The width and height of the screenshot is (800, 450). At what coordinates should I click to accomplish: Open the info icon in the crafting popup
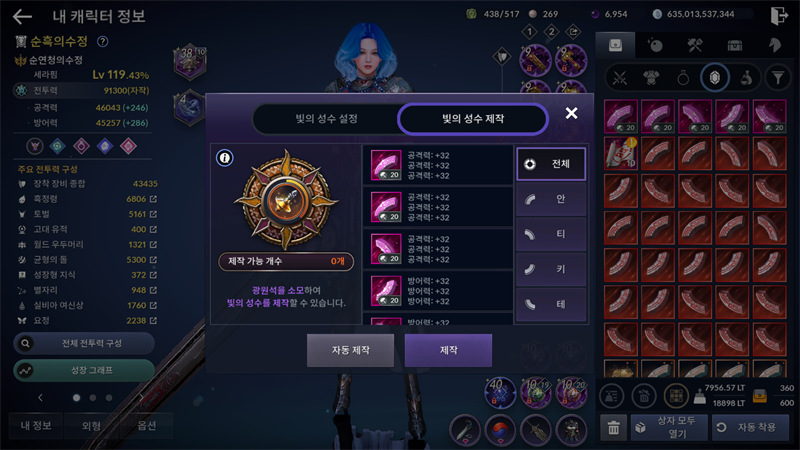[225, 158]
